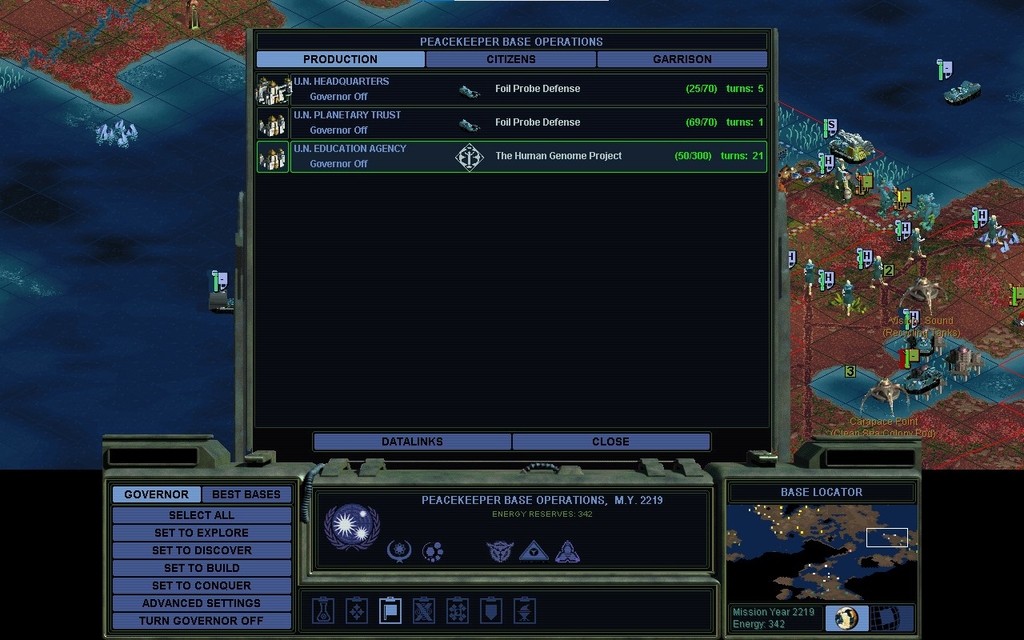Apply Set to Conquer
The height and width of the screenshot is (640, 1024).
click(x=201, y=585)
